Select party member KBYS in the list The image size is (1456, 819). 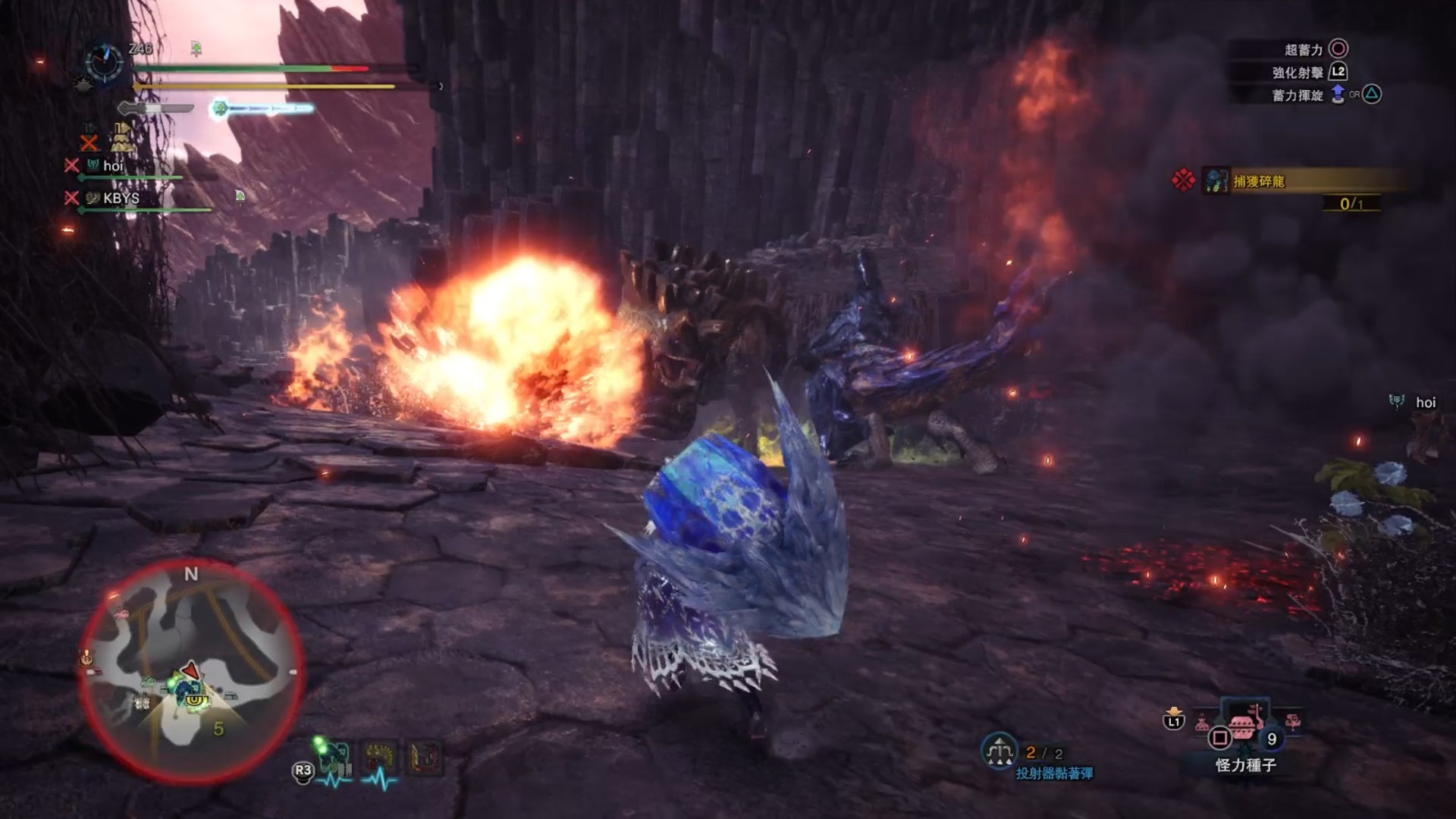click(121, 198)
